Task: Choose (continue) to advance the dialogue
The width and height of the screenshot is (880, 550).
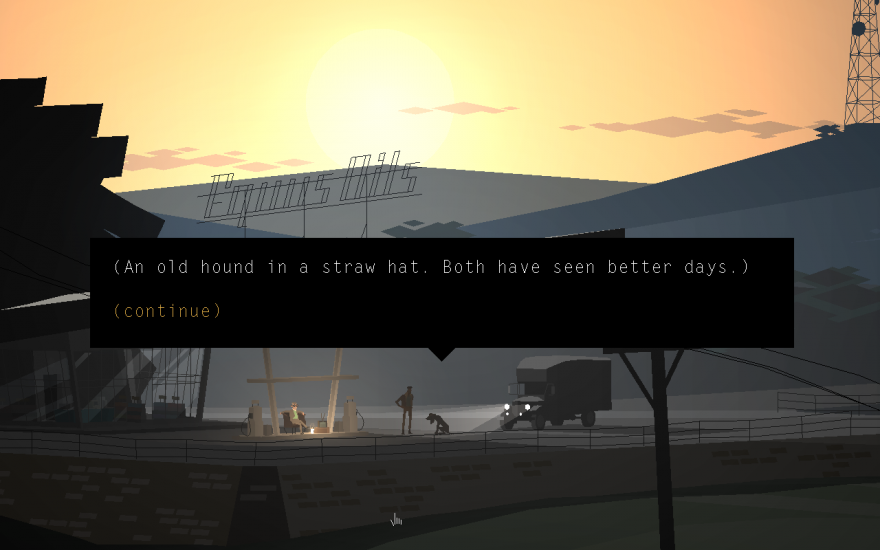Action: tap(167, 311)
